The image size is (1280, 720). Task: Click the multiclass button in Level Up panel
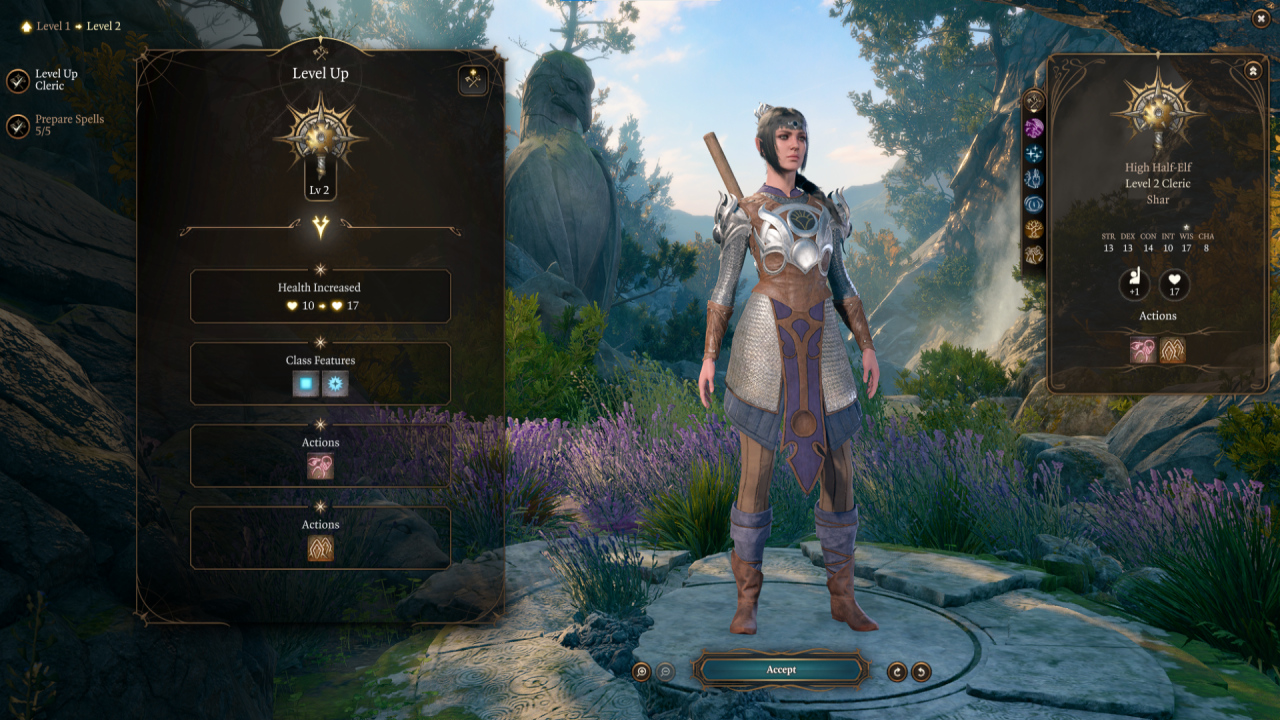click(473, 81)
